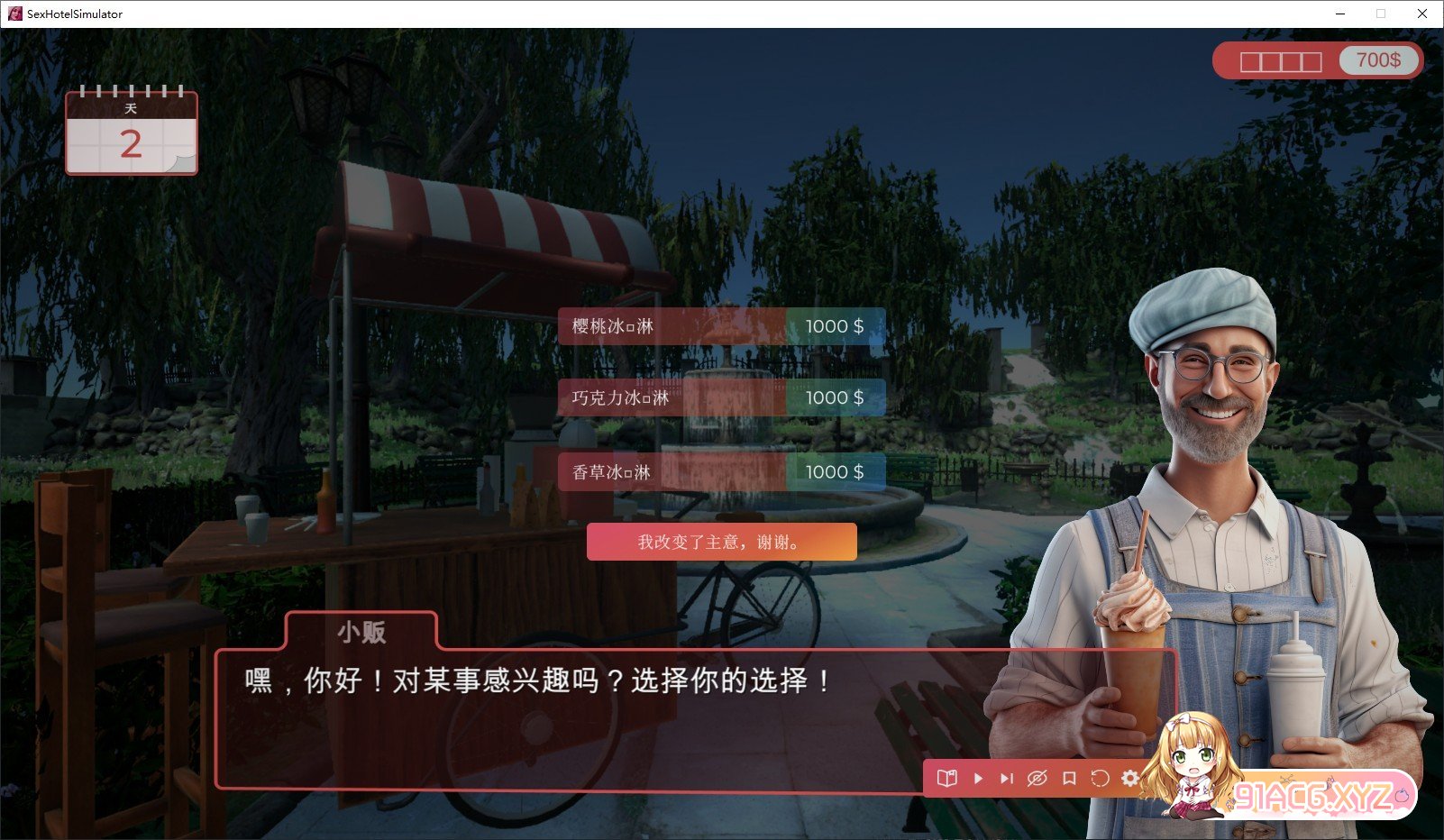The height and width of the screenshot is (840, 1444).
Task: Click the circular rollback arrow icon
Action: coord(1100,778)
